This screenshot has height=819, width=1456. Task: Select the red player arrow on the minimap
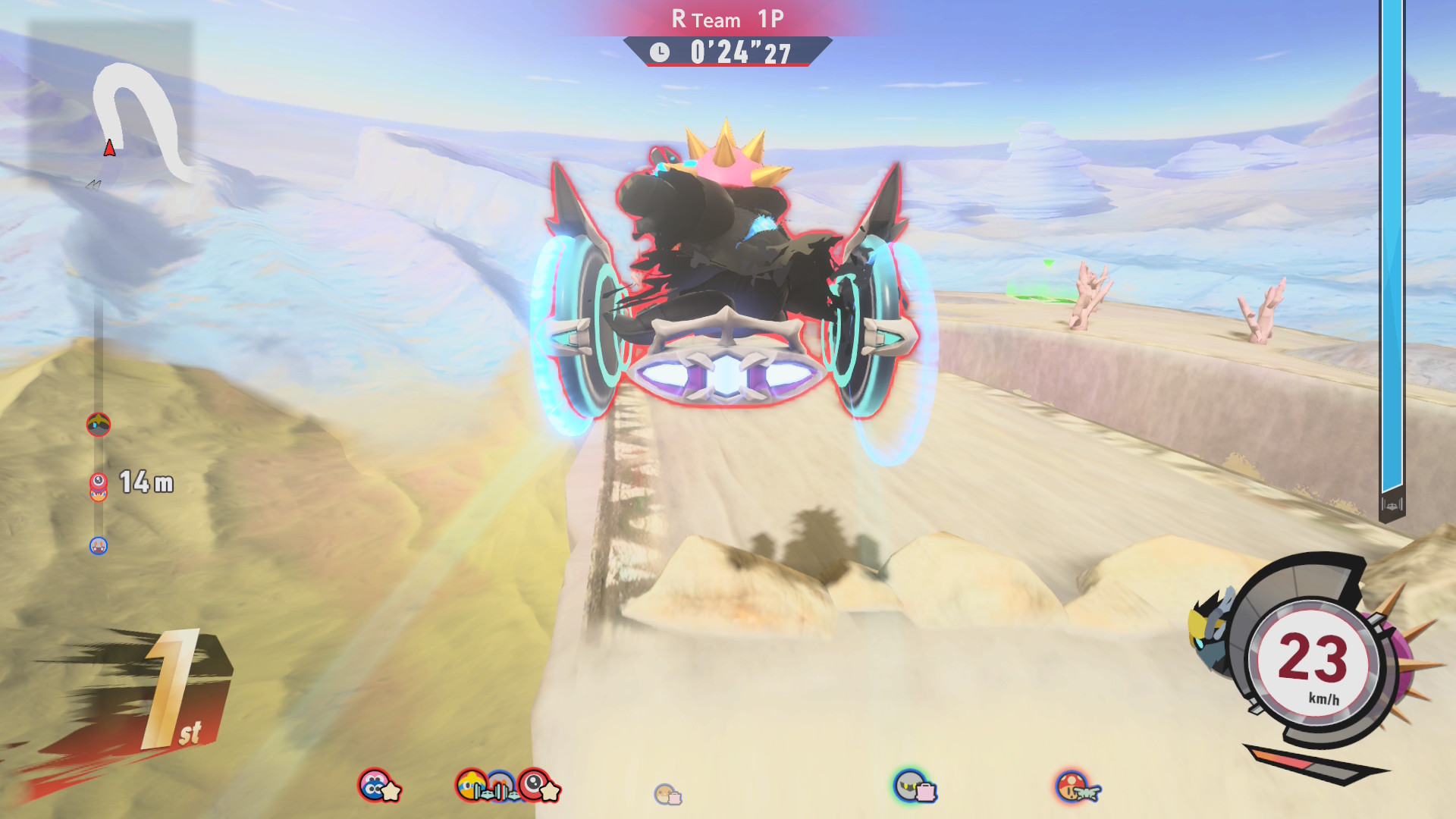pyautogui.click(x=110, y=148)
